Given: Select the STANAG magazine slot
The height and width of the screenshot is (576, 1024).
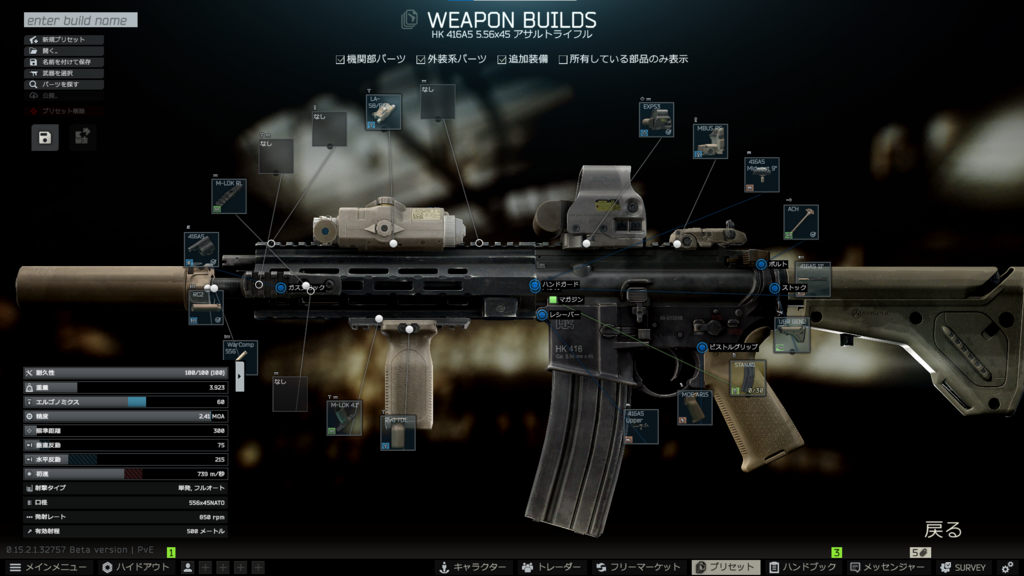Looking at the screenshot, I should 748,379.
